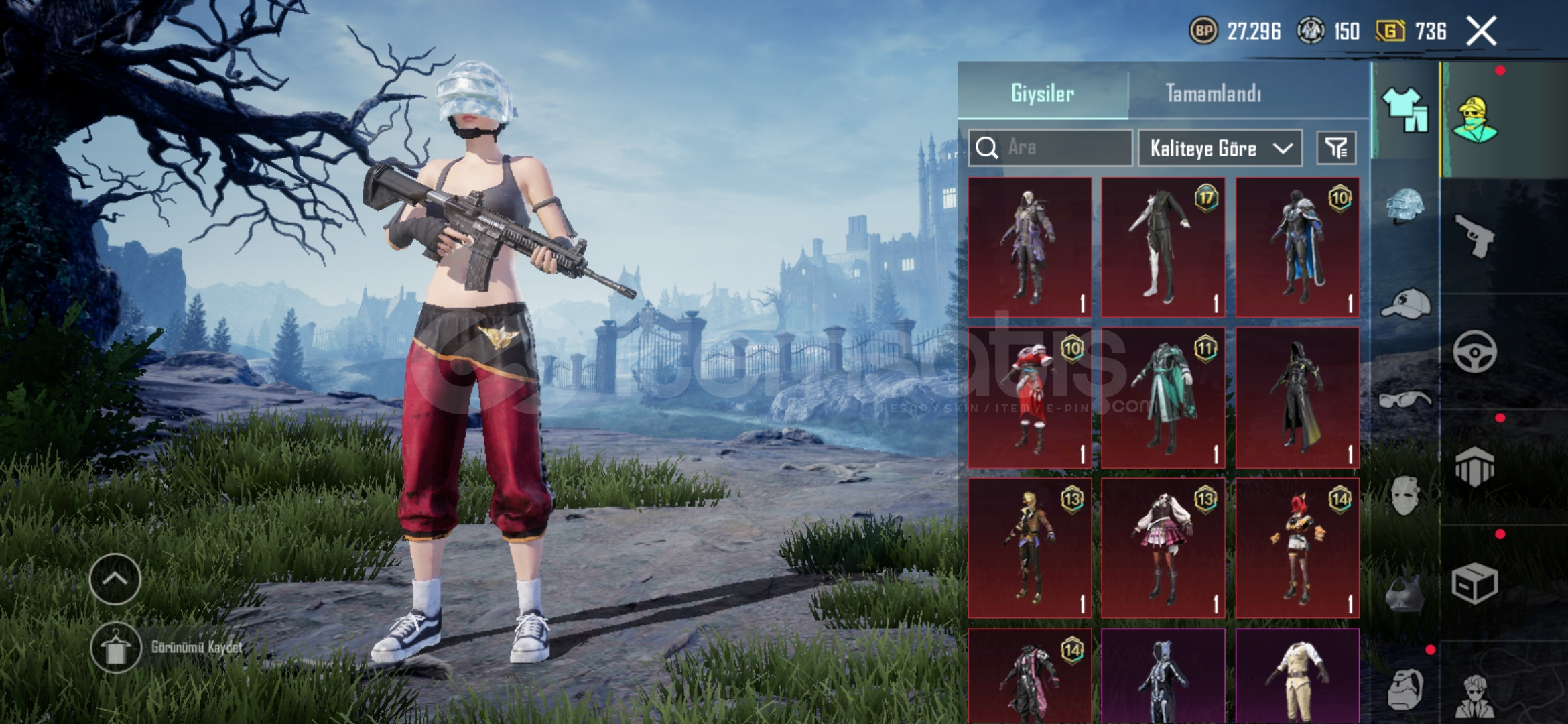
Task: Open the helmet category
Action: coord(1405,206)
